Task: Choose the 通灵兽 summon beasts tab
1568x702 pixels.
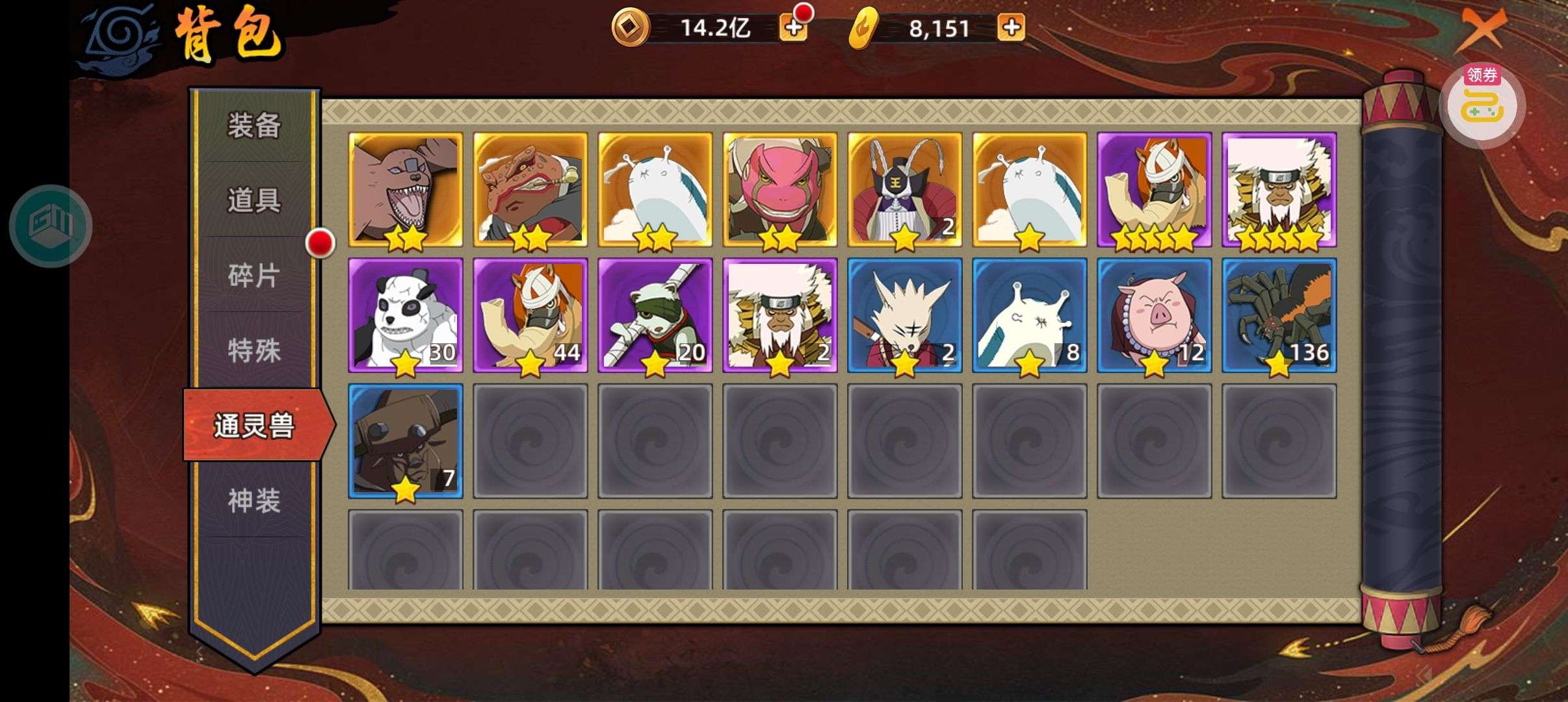Action: click(x=255, y=426)
